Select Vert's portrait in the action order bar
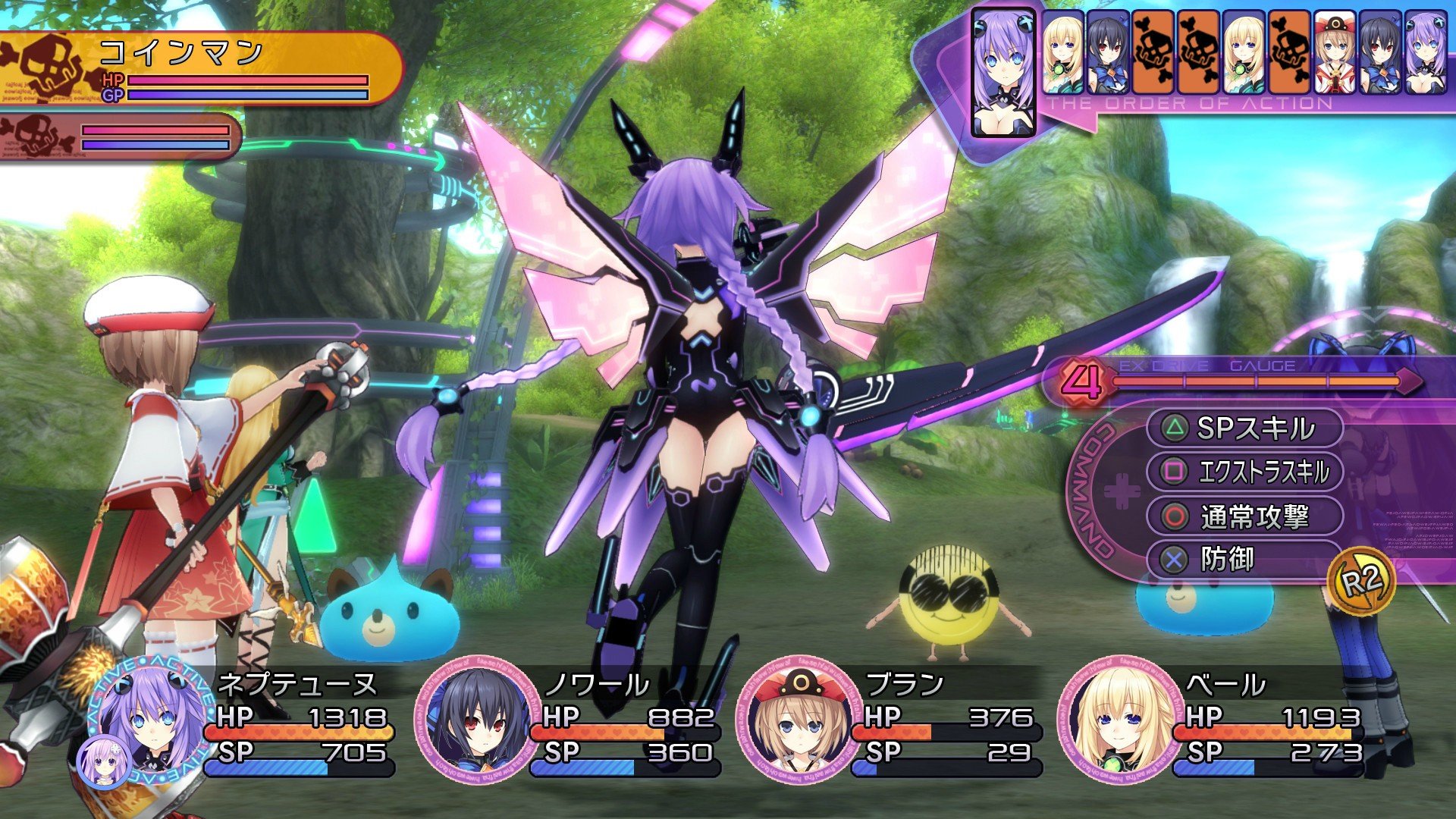Viewport: 1456px width, 819px height. 1062,52
